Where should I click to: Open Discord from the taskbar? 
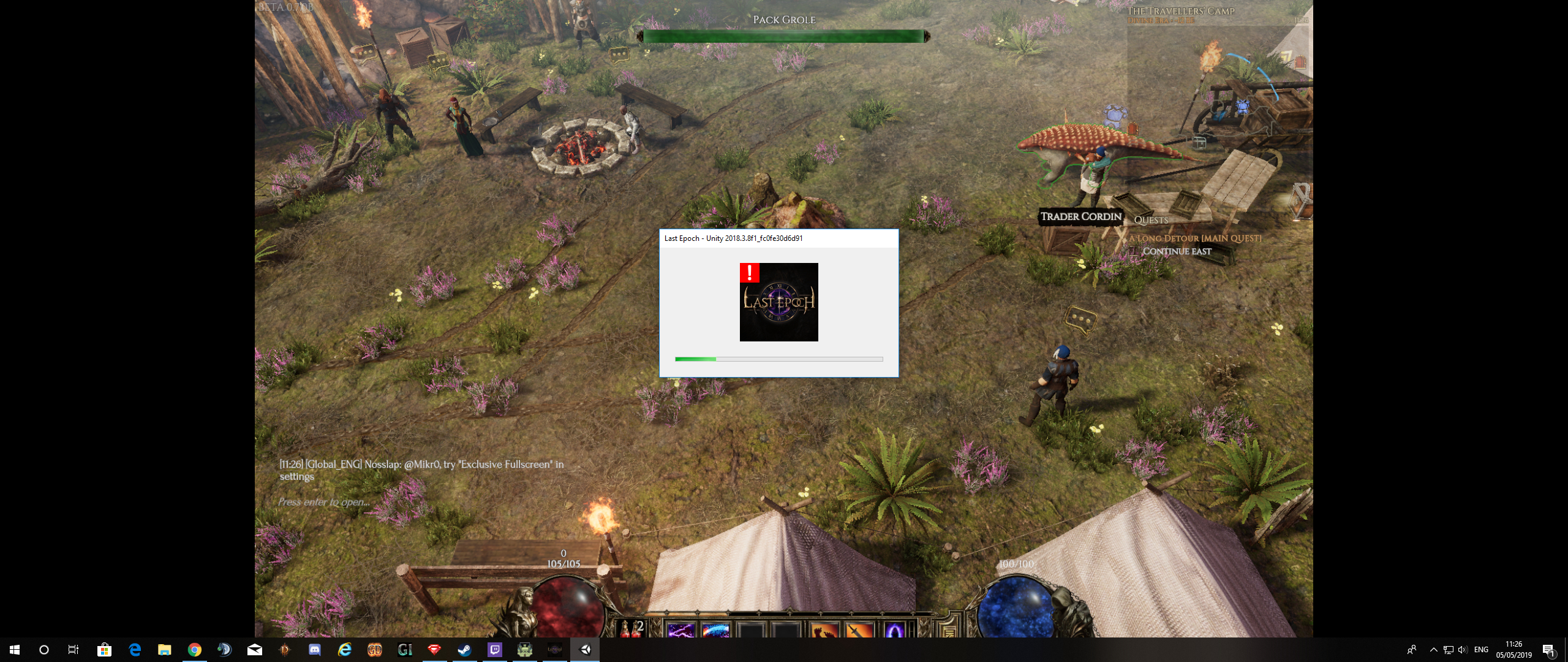[315, 650]
